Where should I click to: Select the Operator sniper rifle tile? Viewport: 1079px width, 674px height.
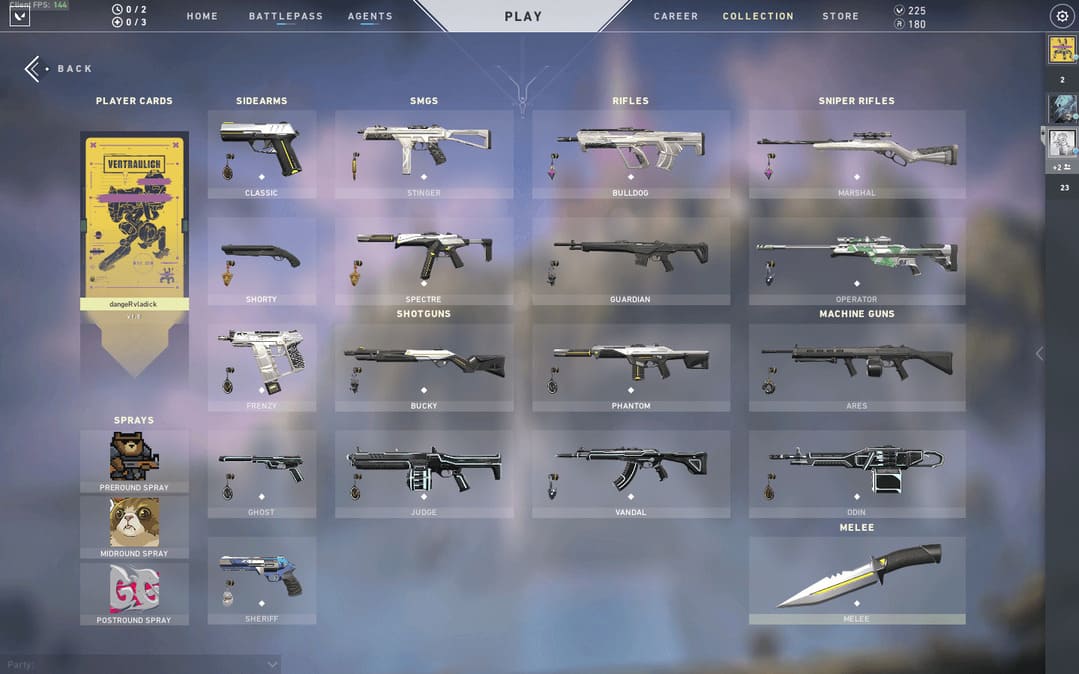coord(857,260)
